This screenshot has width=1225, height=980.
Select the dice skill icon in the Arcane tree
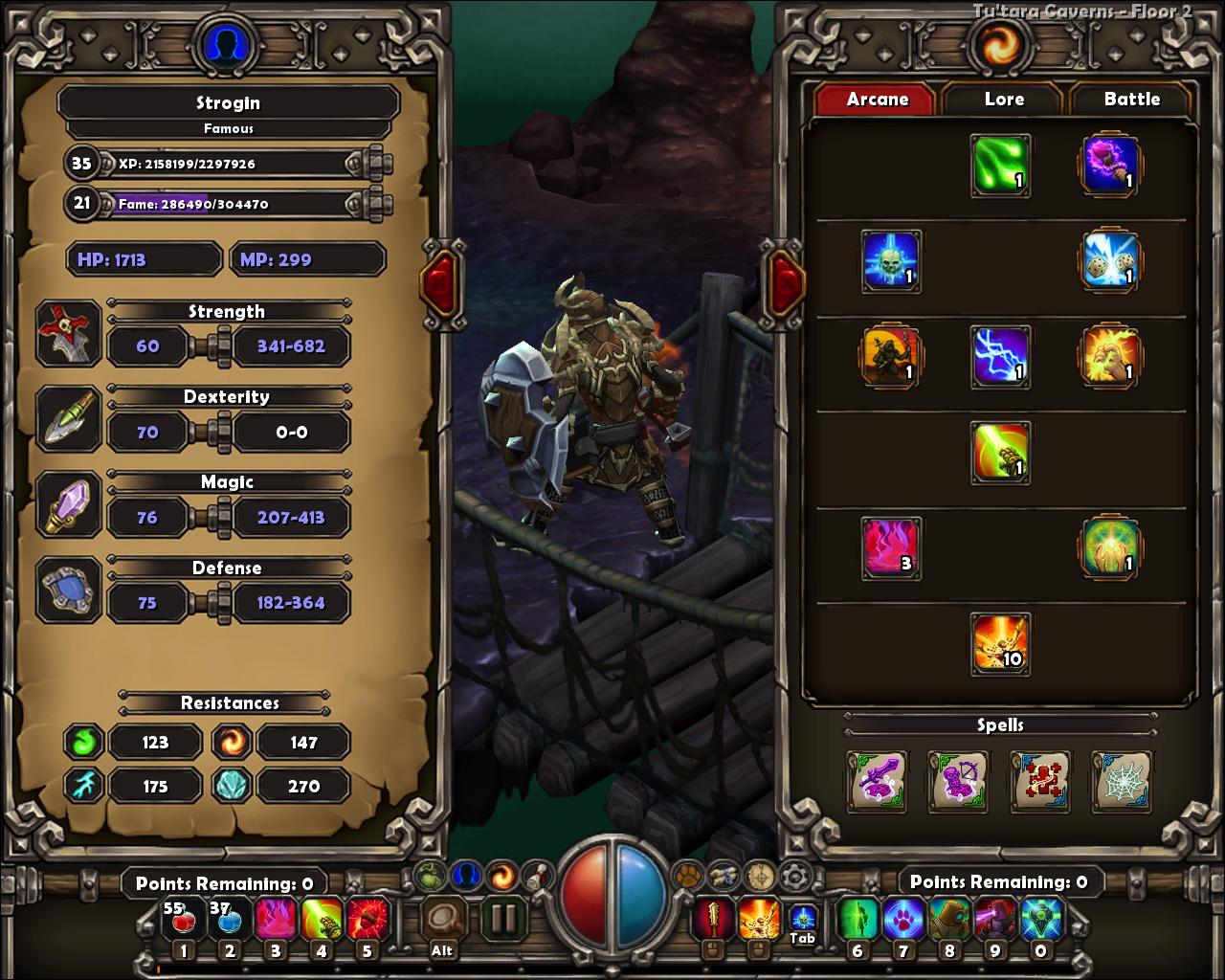(1109, 261)
